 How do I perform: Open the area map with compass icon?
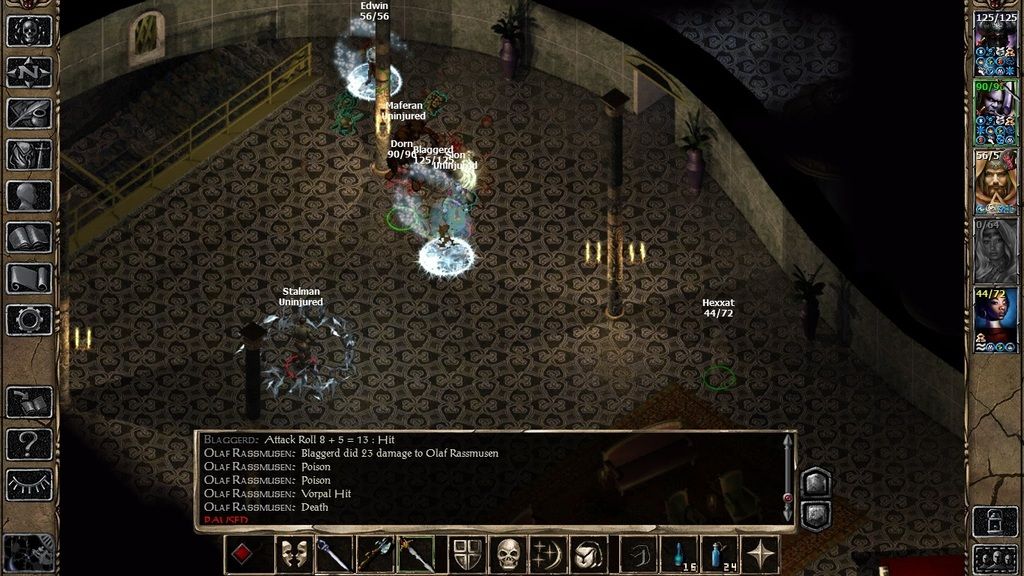29,72
